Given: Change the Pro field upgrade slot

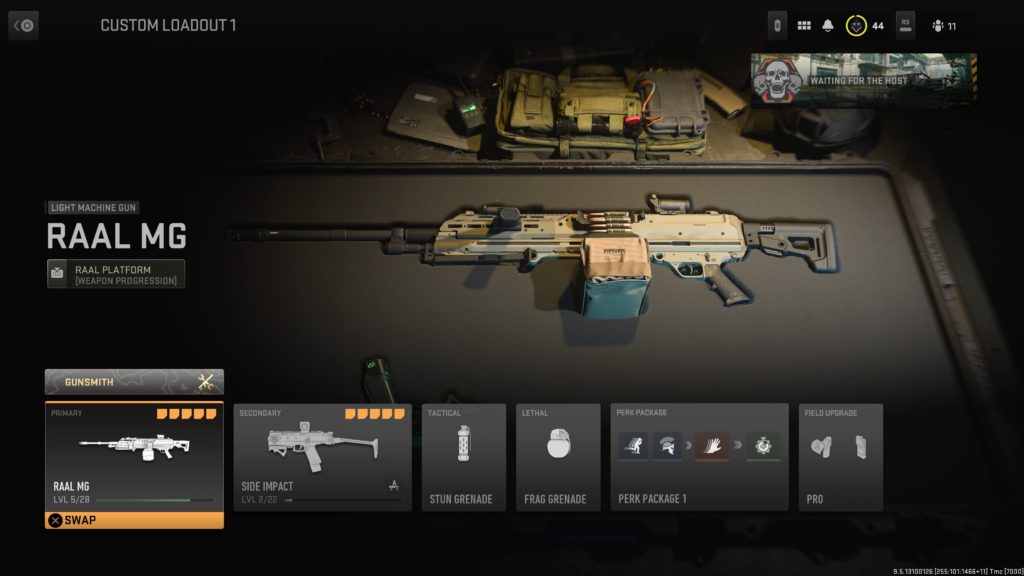Looking at the screenshot, I should (840, 457).
